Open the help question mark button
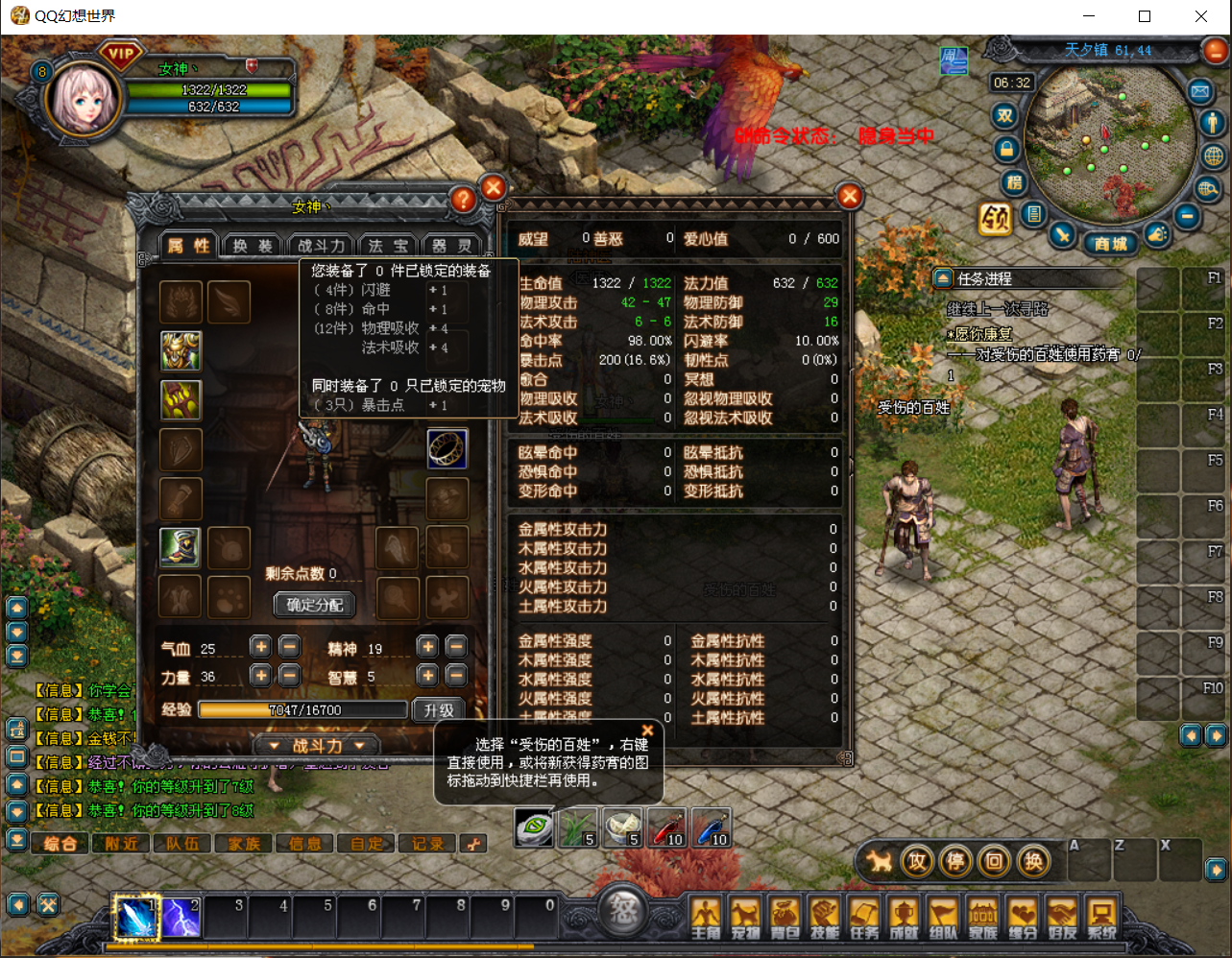The image size is (1232, 958). (463, 199)
